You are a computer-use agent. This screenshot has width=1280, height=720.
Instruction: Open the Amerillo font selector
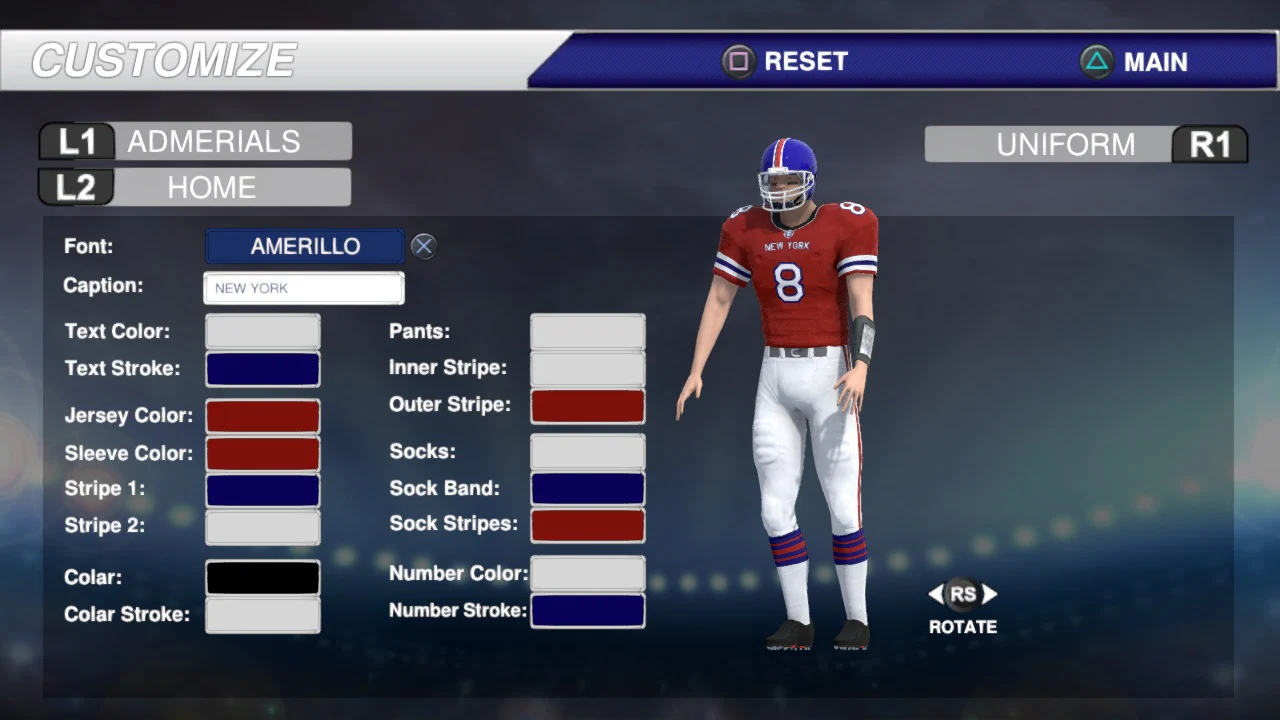point(303,246)
